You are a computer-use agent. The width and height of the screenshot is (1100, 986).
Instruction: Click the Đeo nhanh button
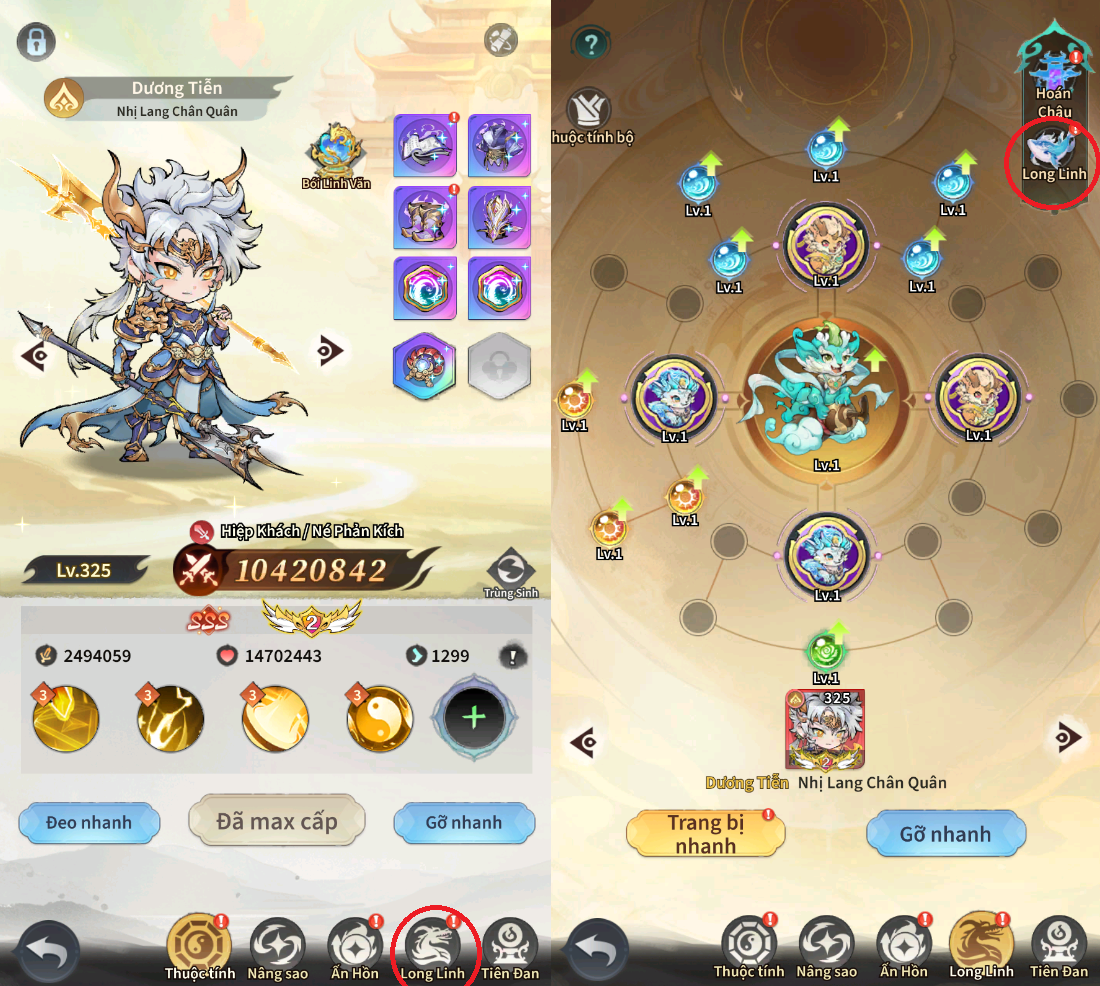[x=89, y=823]
